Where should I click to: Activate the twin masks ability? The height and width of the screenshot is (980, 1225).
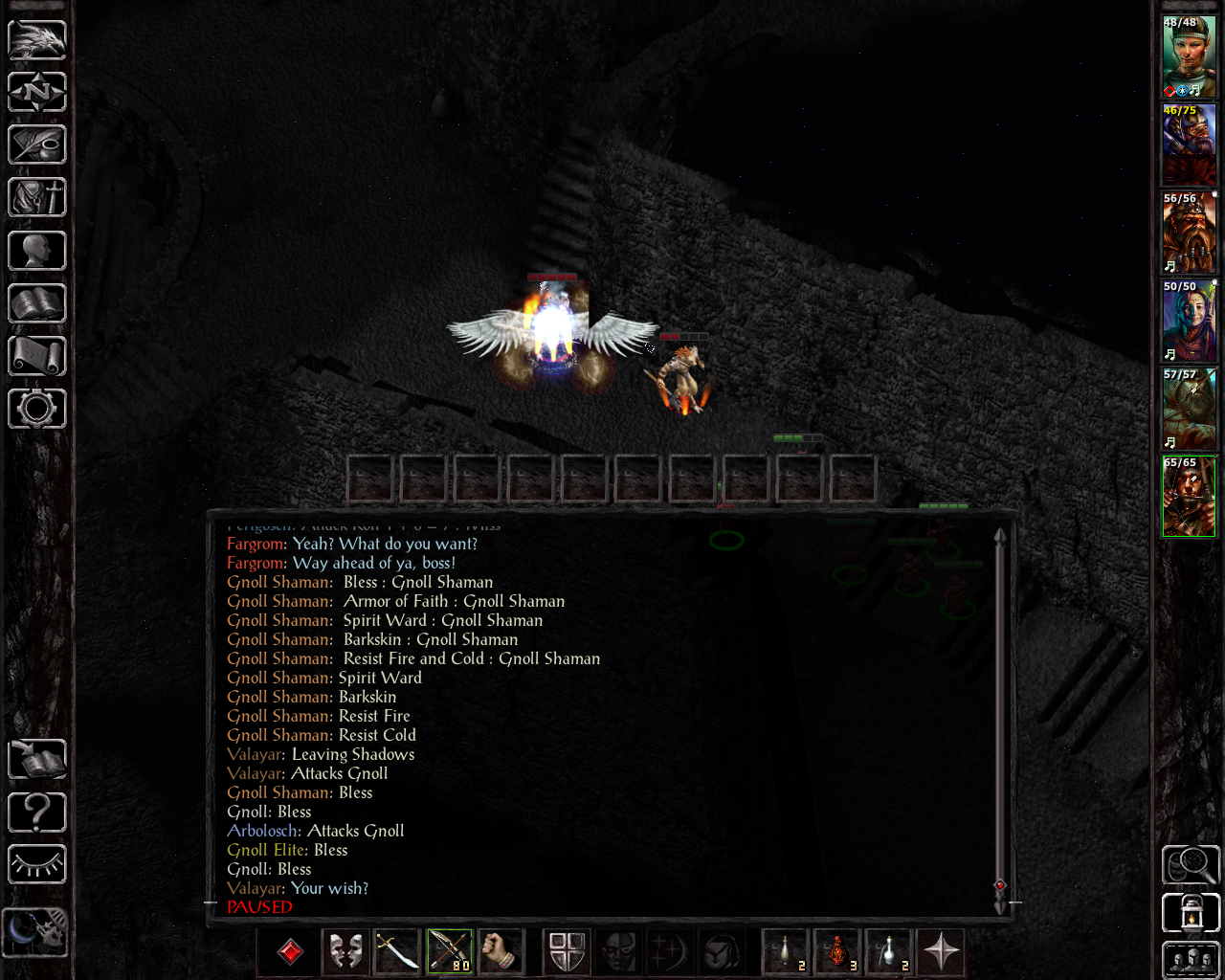pyautogui.click(x=345, y=952)
